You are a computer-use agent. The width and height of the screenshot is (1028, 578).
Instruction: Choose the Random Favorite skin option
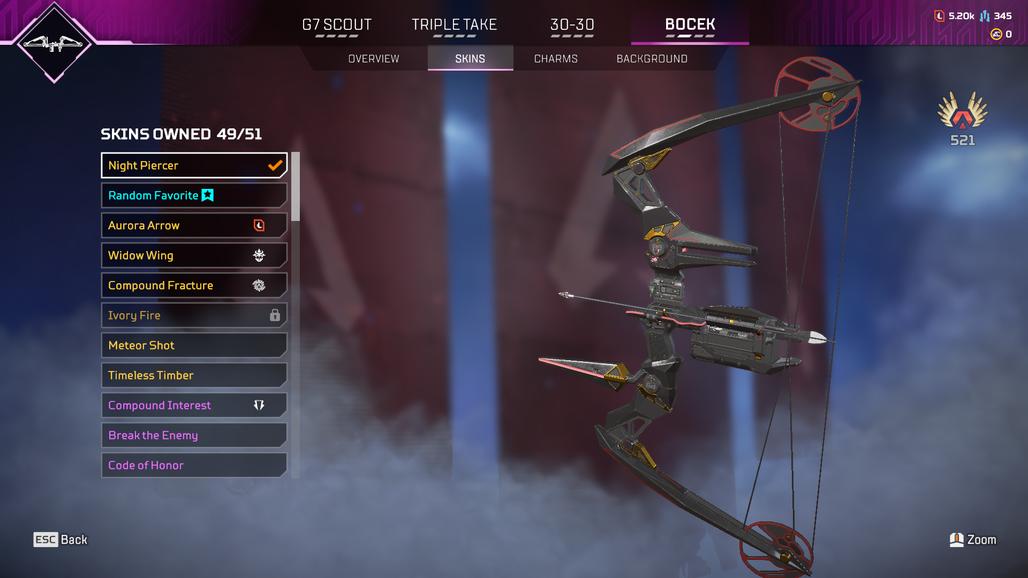pos(194,196)
